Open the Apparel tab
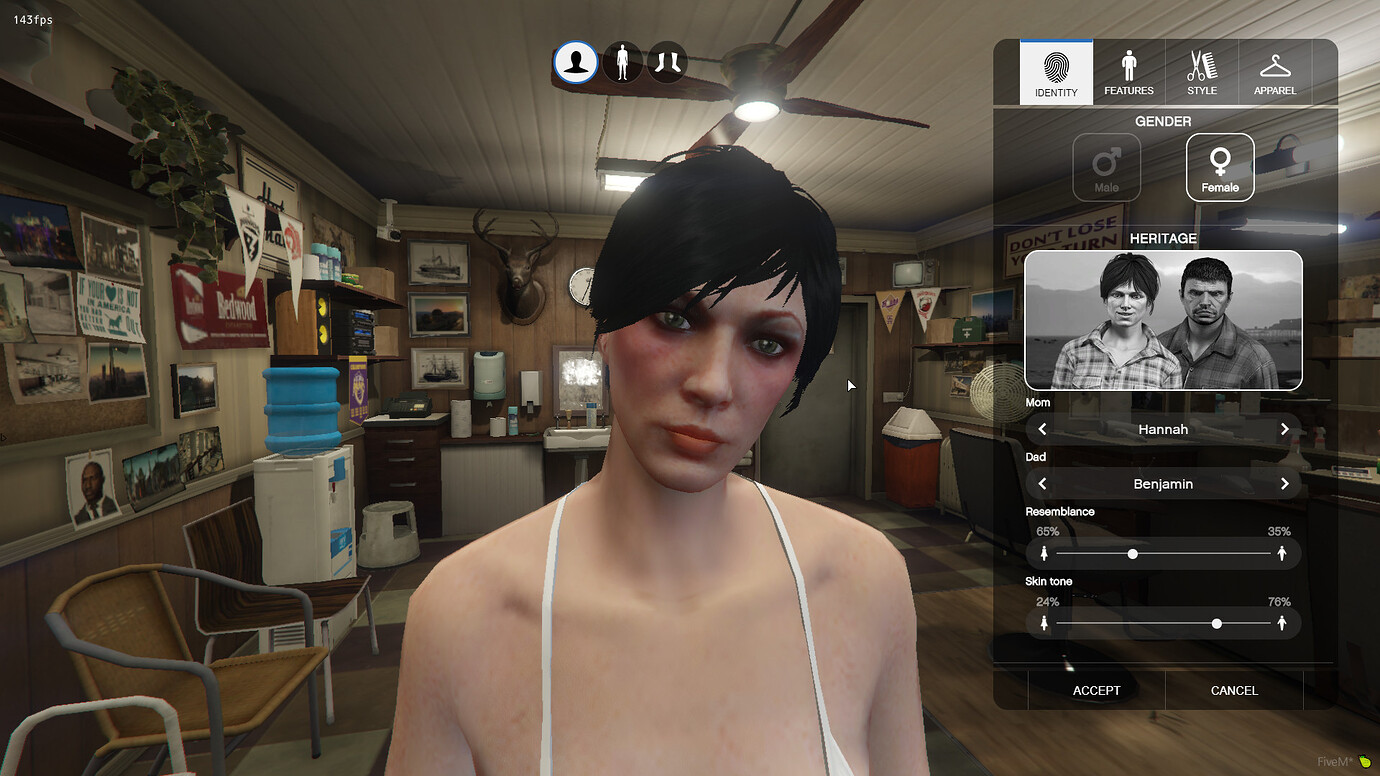This screenshot has height=776, width=1380. coord(1275,72)
